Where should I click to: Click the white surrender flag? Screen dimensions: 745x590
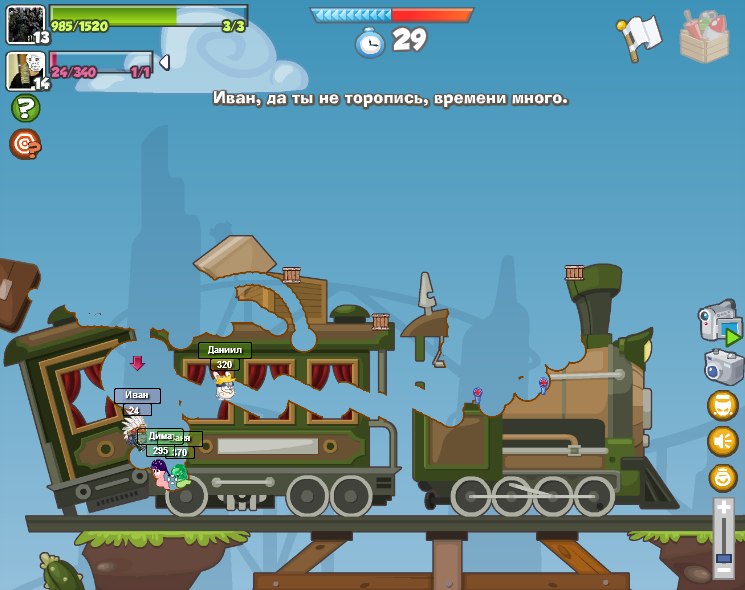pos(639,36)
